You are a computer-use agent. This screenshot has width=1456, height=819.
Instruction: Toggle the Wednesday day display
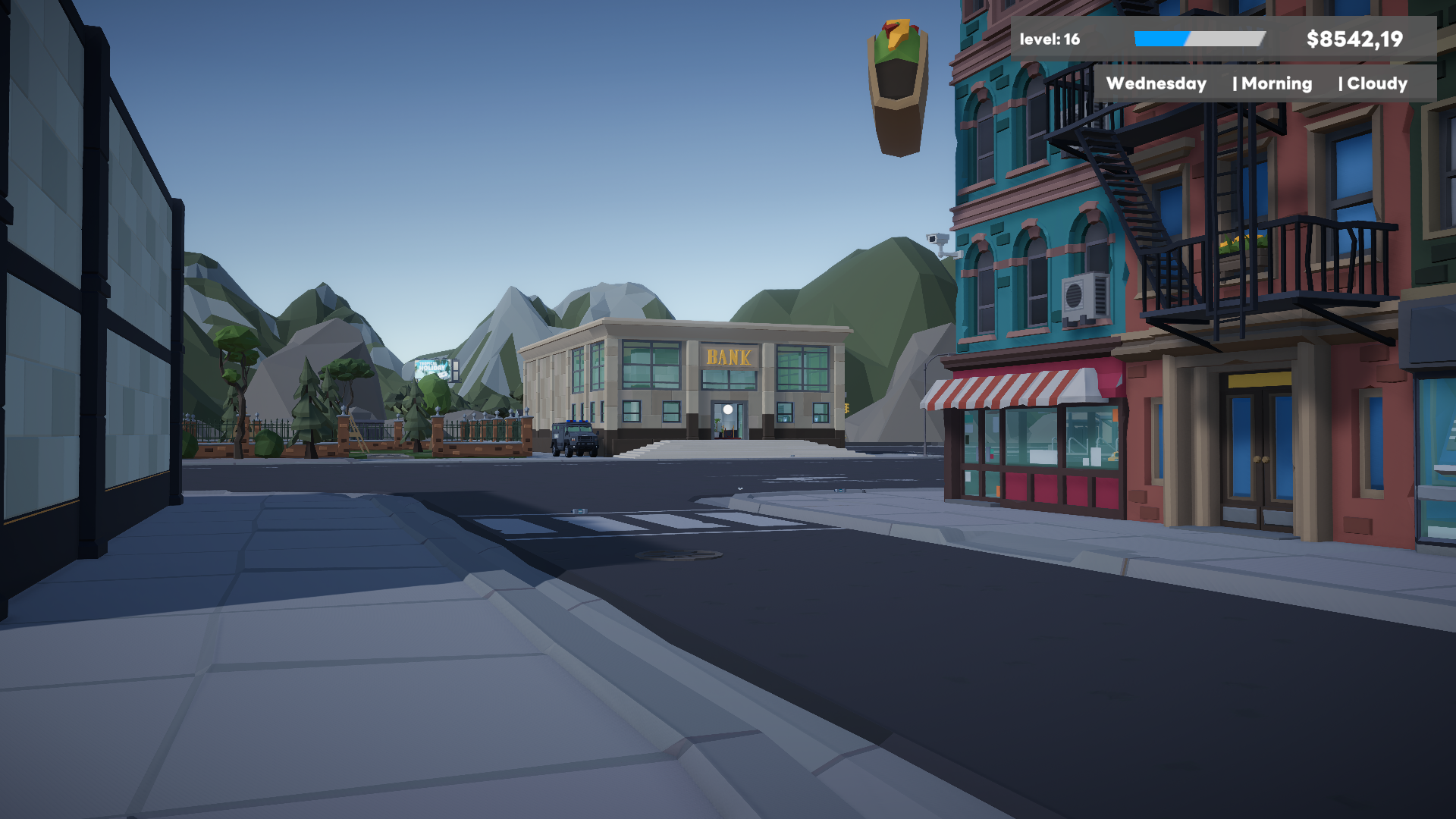click(1156, 83)
